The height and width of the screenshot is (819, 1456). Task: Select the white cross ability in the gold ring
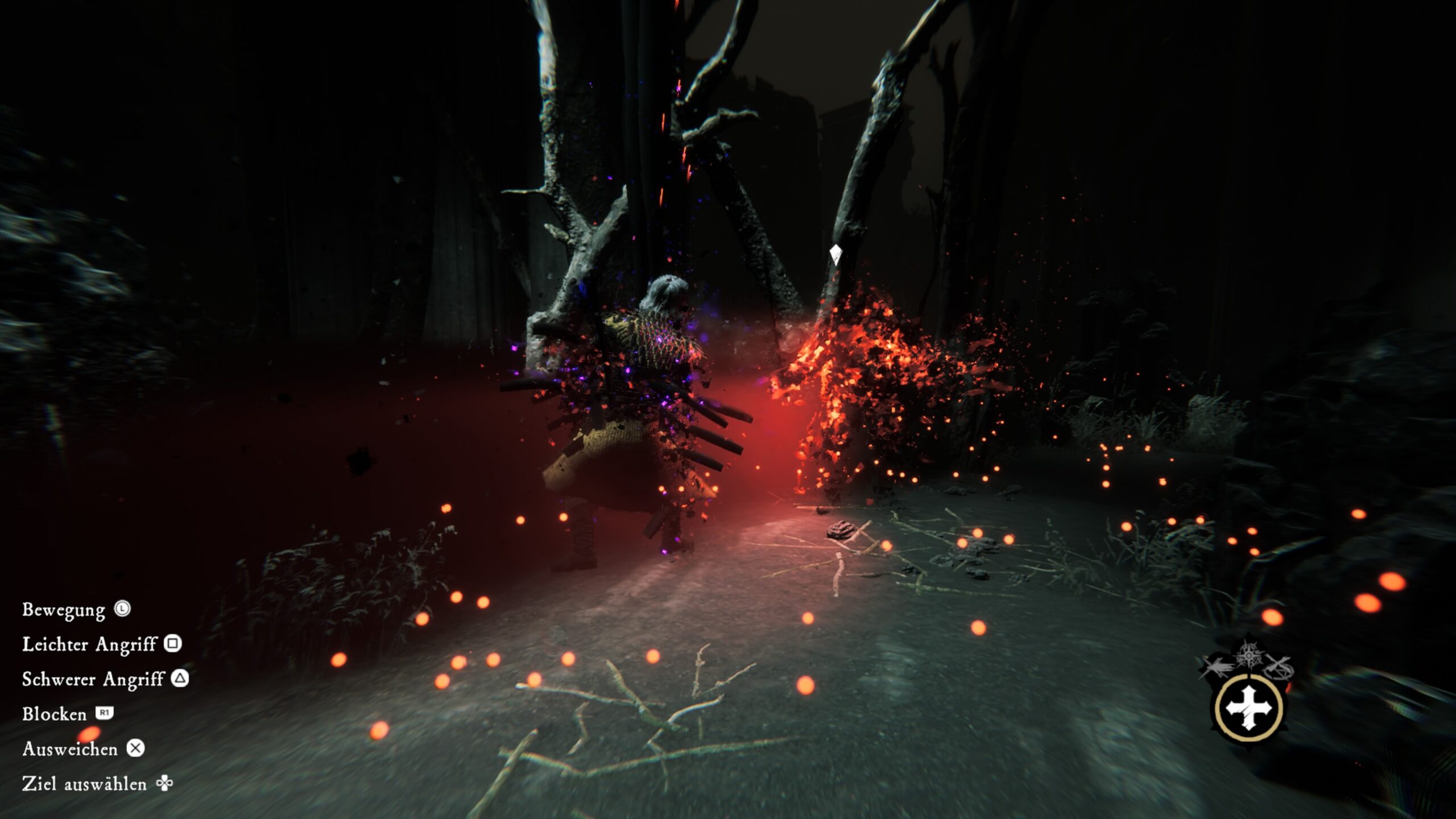click(x=1249, y=708)
